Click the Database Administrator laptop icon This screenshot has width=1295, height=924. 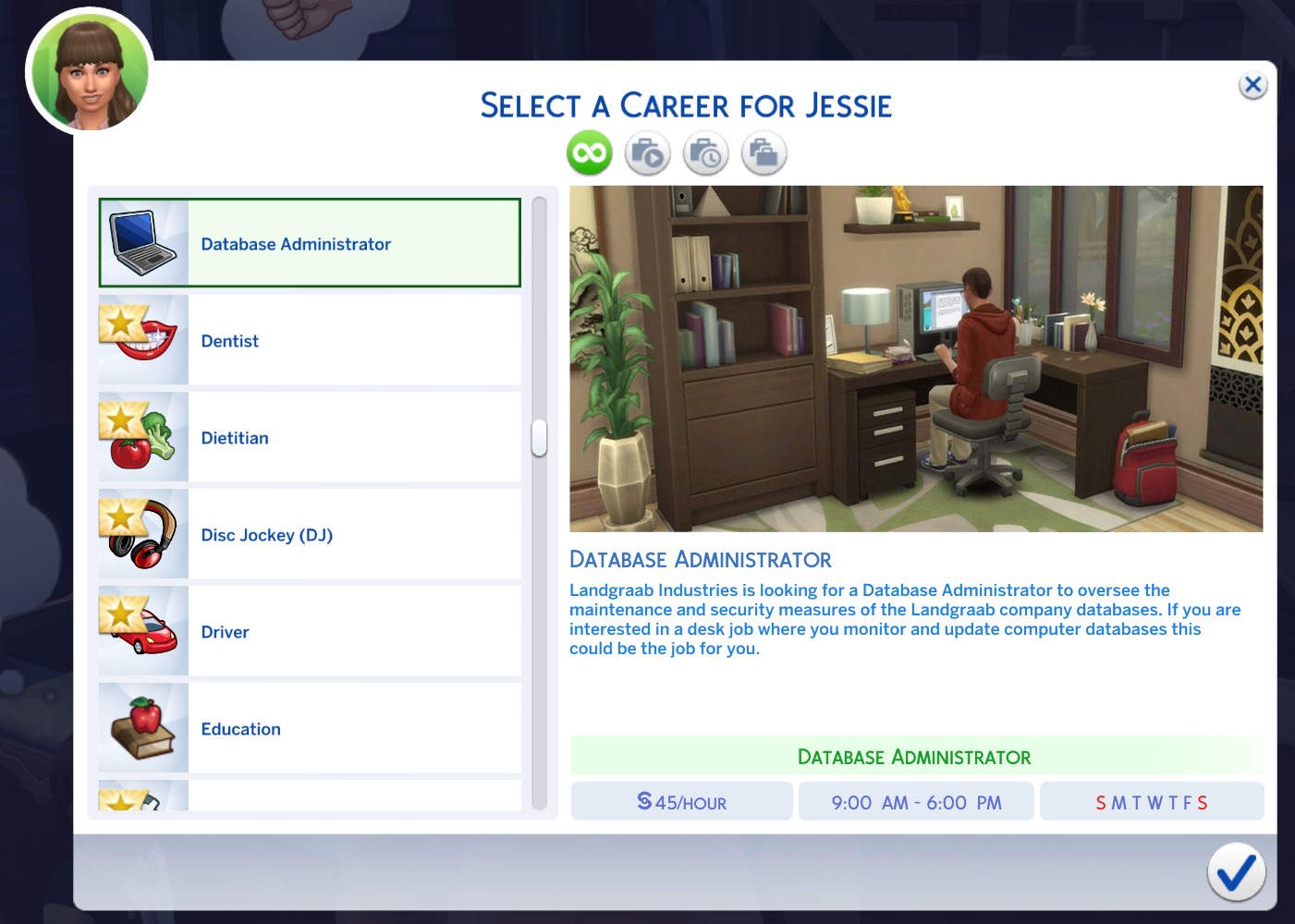point(142,242)
